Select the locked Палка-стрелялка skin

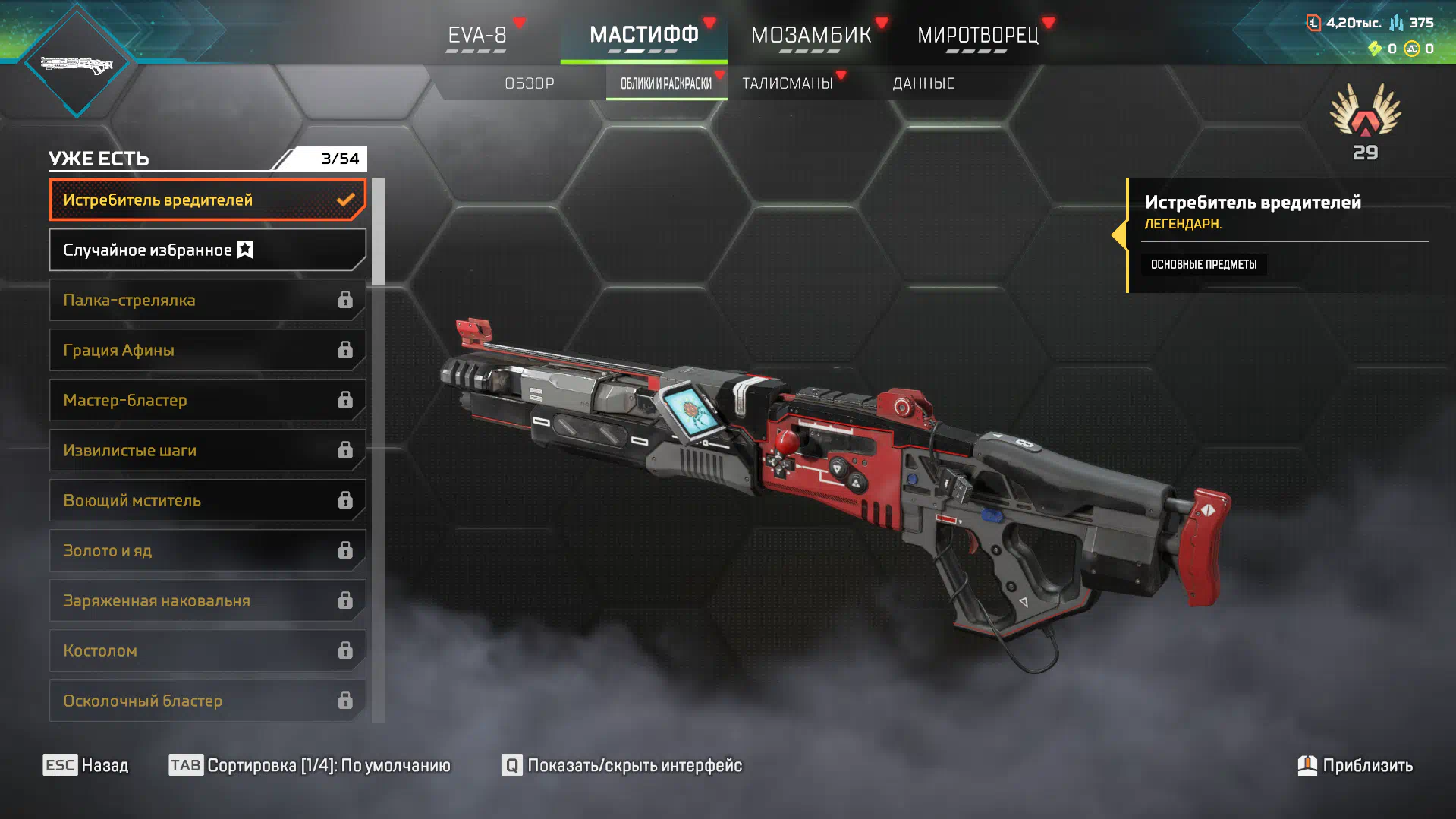click(206, 300)
